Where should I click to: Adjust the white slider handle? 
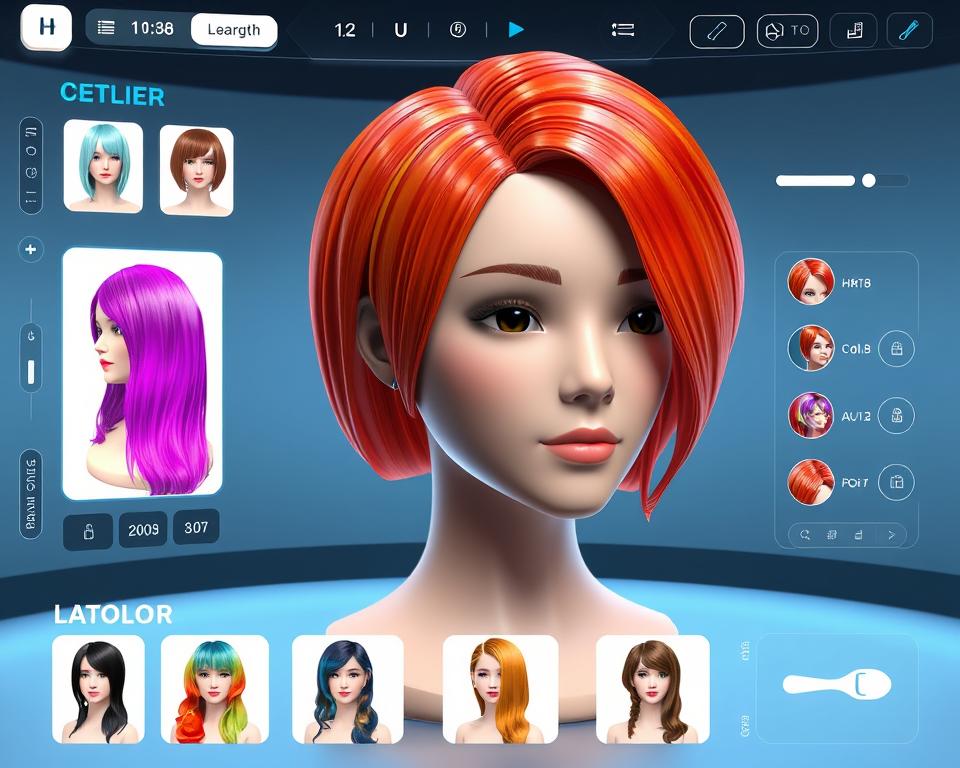tap(868, 181)
